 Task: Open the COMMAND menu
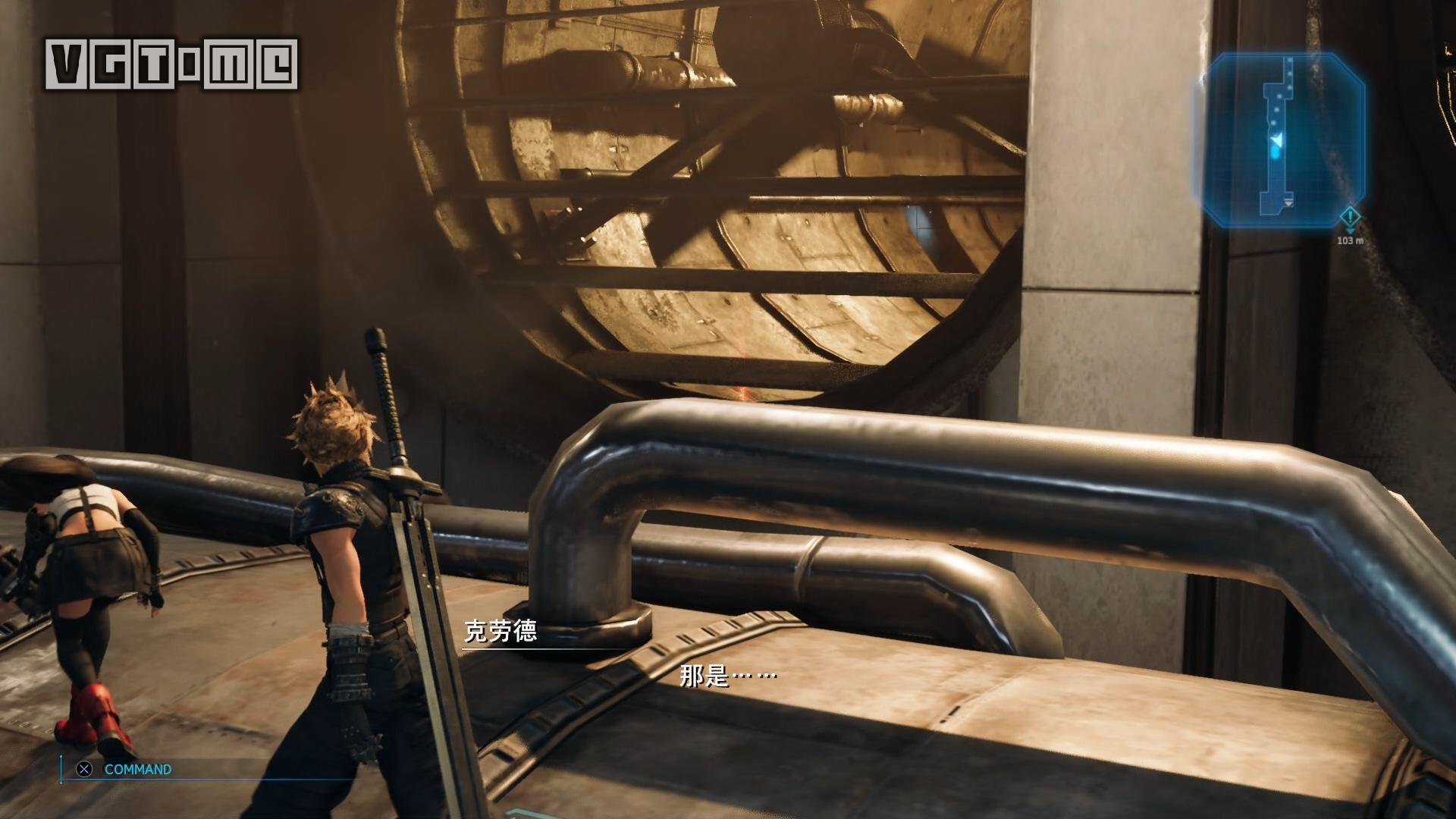click(137, 770)
